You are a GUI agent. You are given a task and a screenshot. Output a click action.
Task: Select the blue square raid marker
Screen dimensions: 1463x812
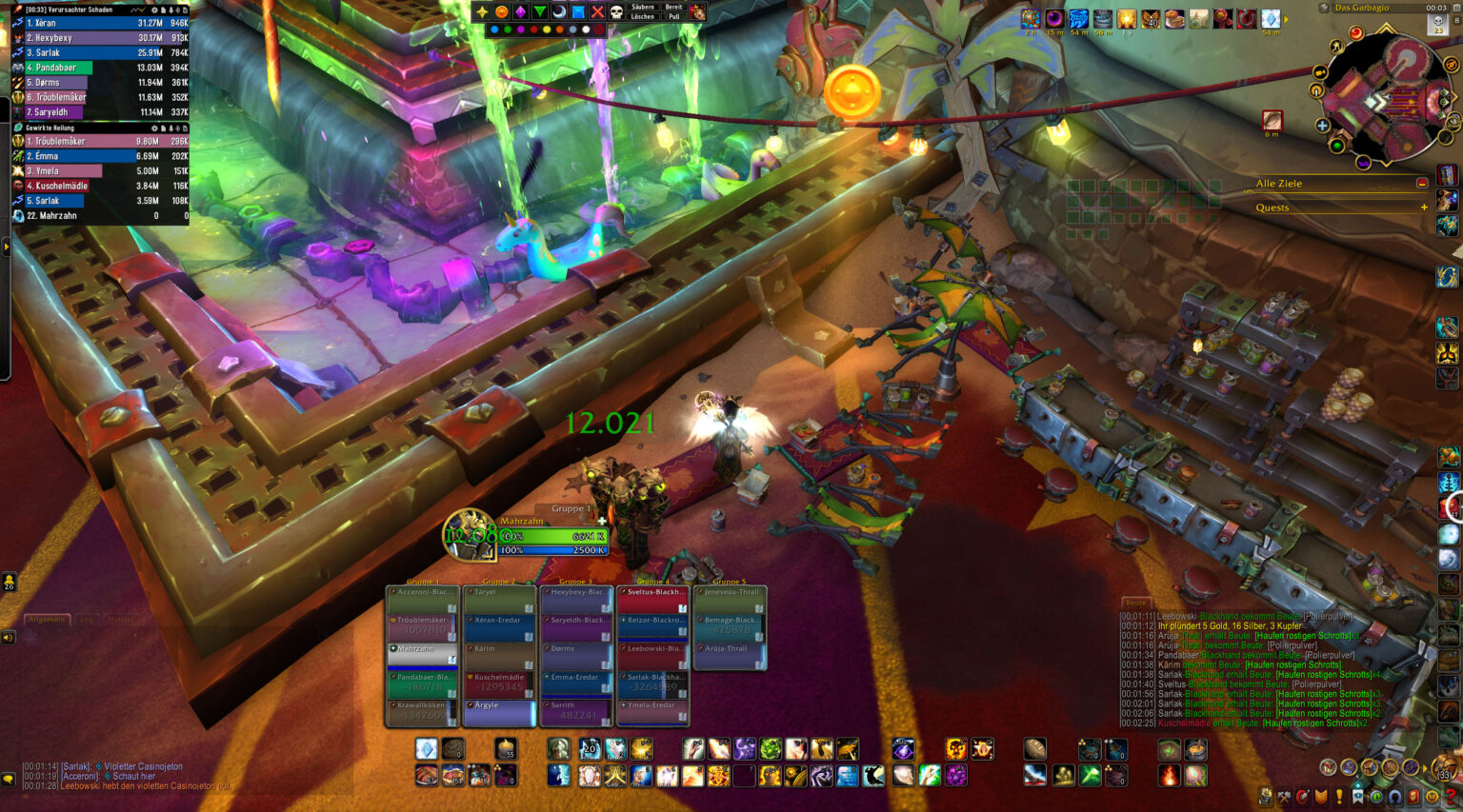[x=578, y=12]
